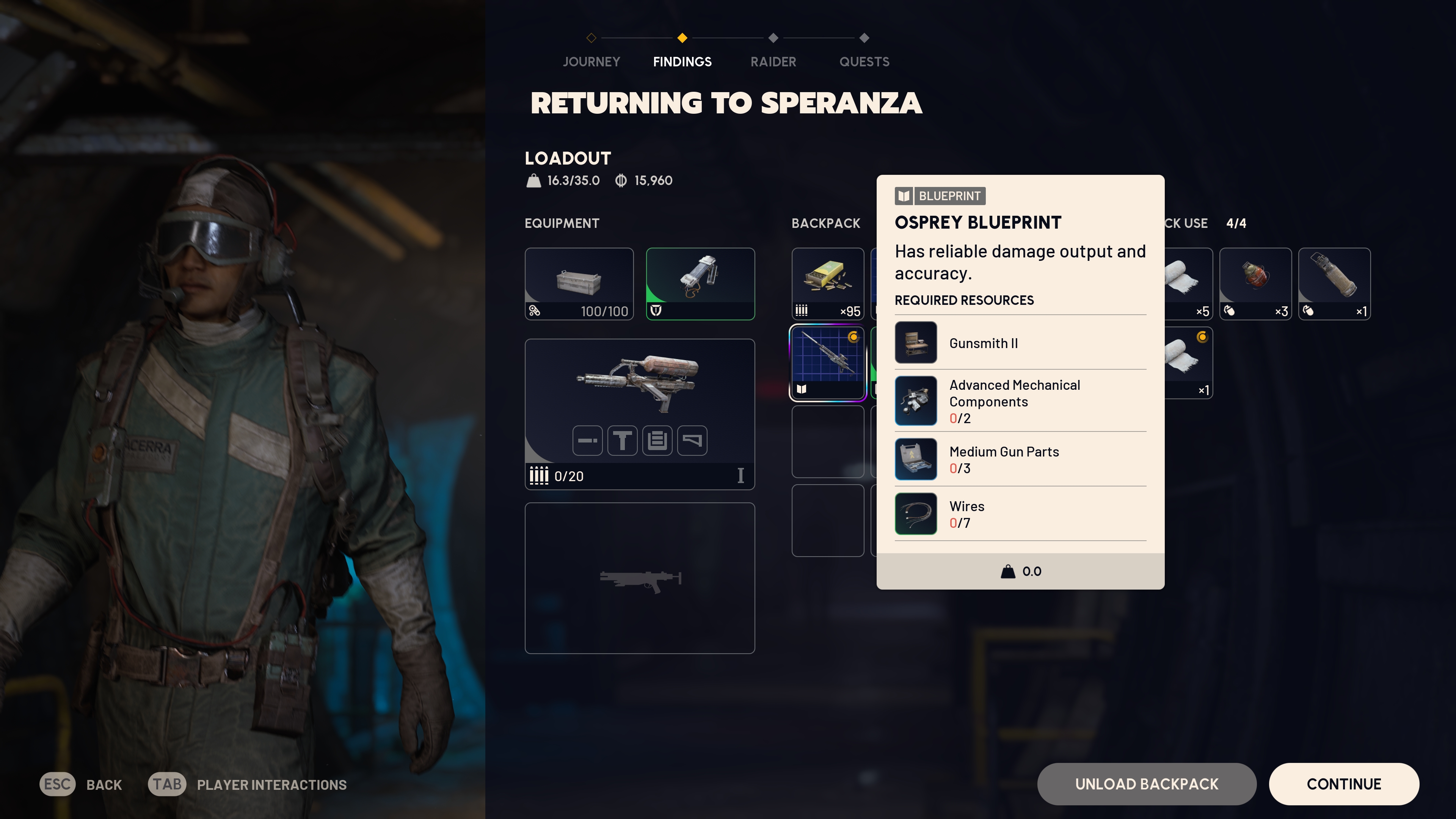The height and width of the screenshot is (819, 1456).
Task: Click the Gunsmith II requirement row
Action: [1020, 342]
